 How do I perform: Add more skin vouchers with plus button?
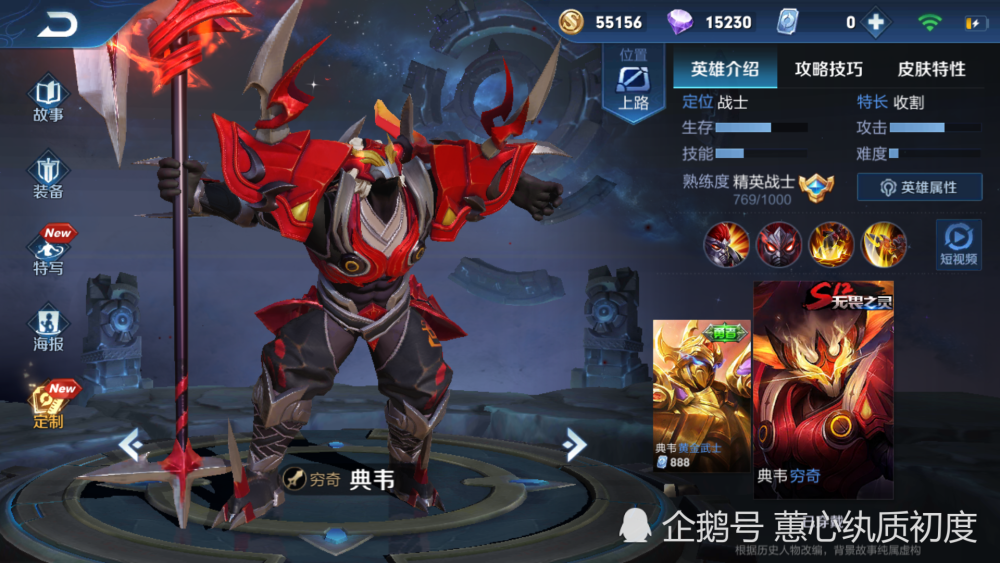click(x=875, y=22)
